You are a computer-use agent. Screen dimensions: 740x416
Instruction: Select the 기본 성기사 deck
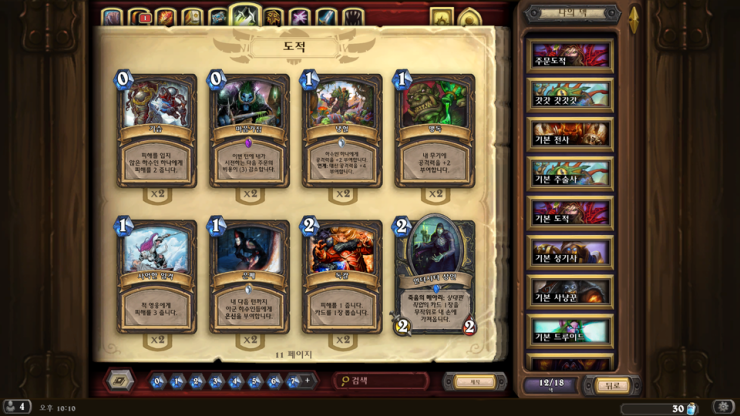(570, 253)
